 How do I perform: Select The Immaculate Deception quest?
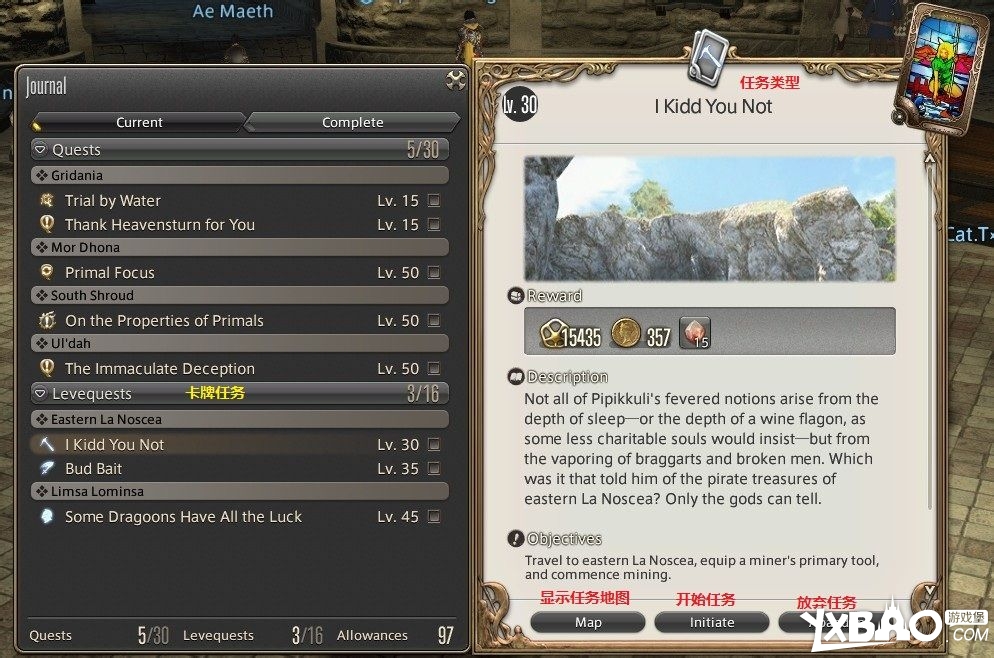coord(160,369)
